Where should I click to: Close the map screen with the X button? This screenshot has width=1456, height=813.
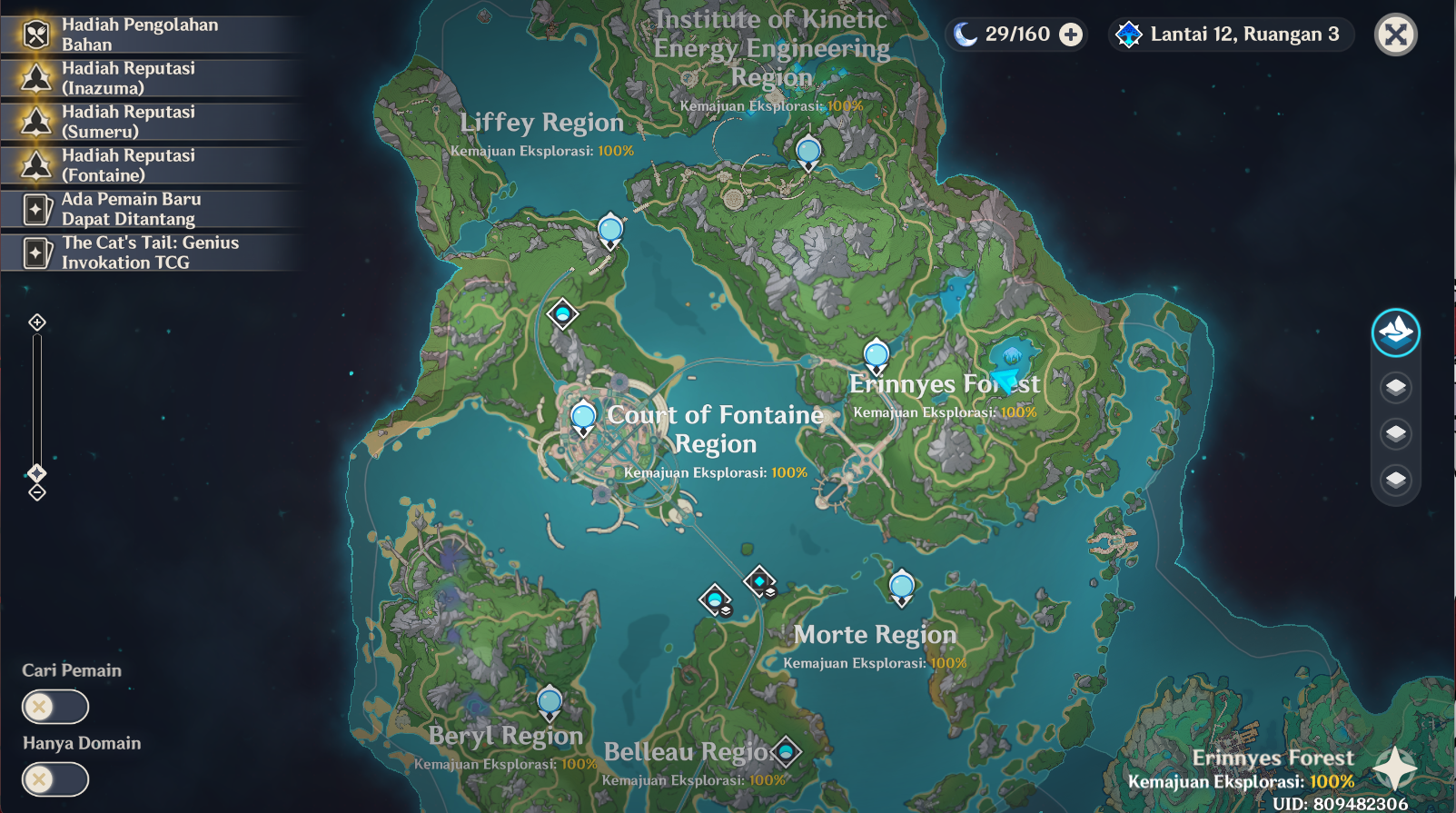[1396, 35]
